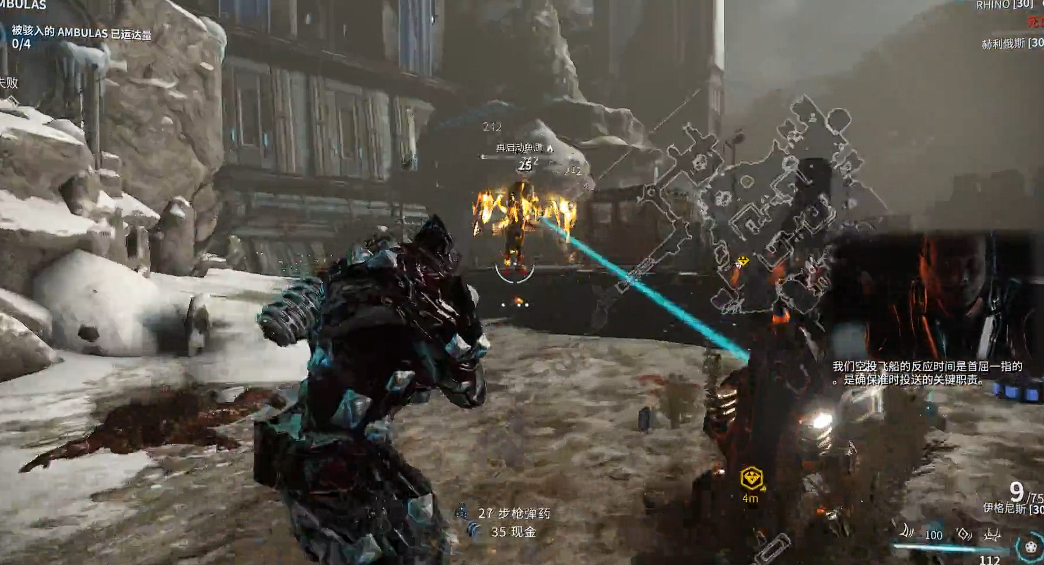Select the horned crown ability icon
Image resolution: width=1044 pixels, height=565 pixels.
(x=992, y=535)
